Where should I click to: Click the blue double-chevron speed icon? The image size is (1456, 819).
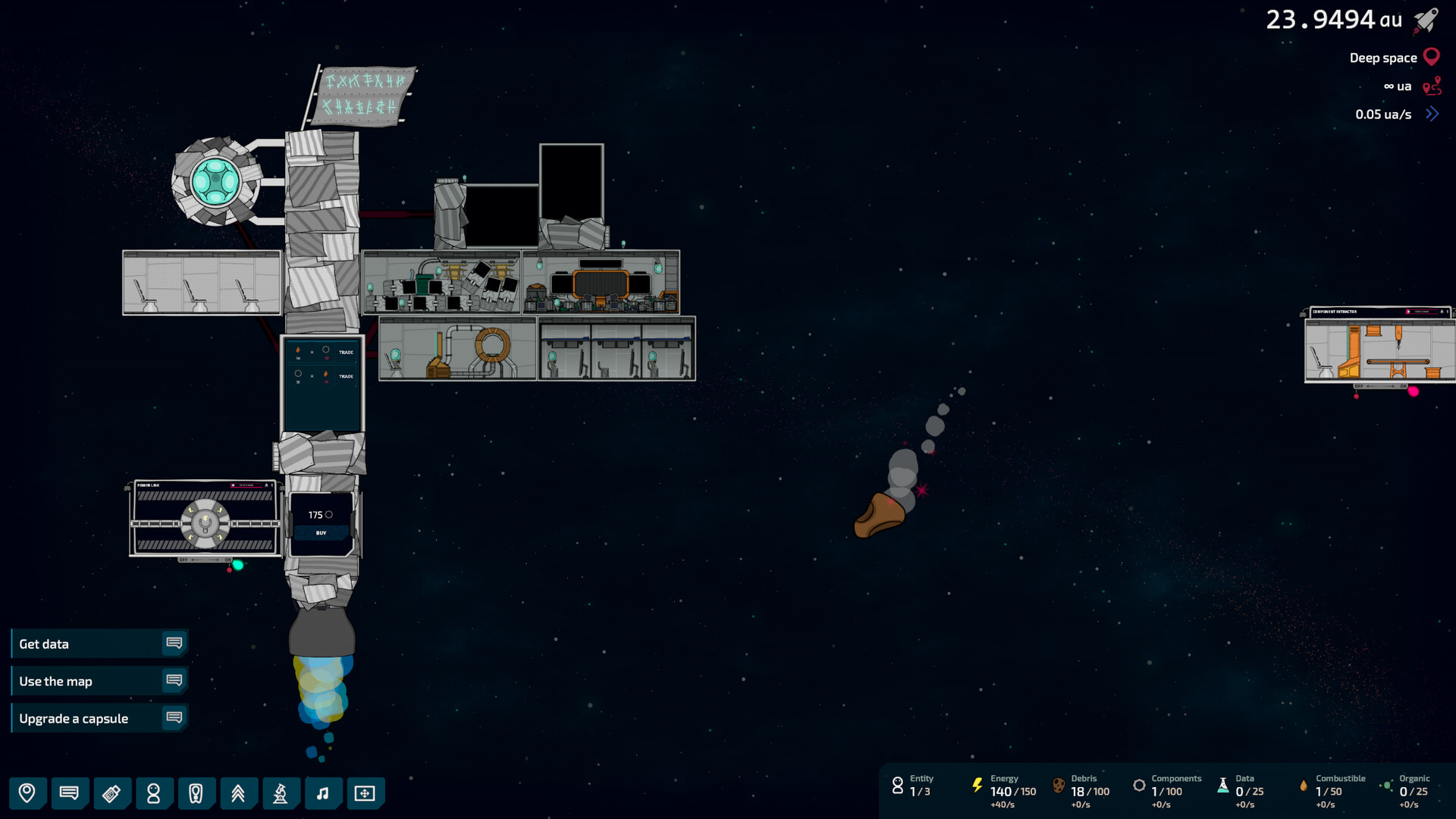coord(1432,115)
